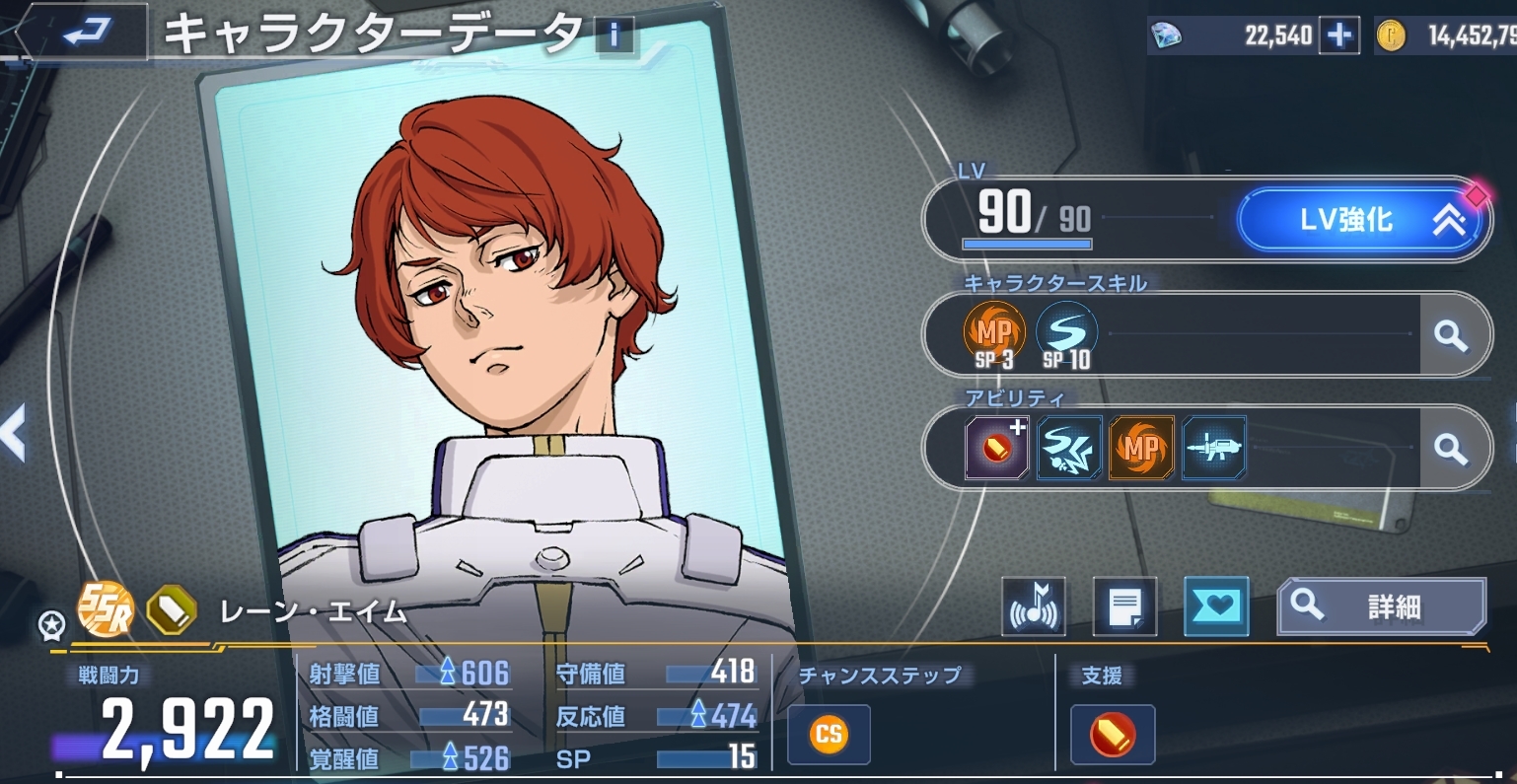Choose the bullet ability icon with plus
This screenshot has width=1517, height=784.
(996, 448)
